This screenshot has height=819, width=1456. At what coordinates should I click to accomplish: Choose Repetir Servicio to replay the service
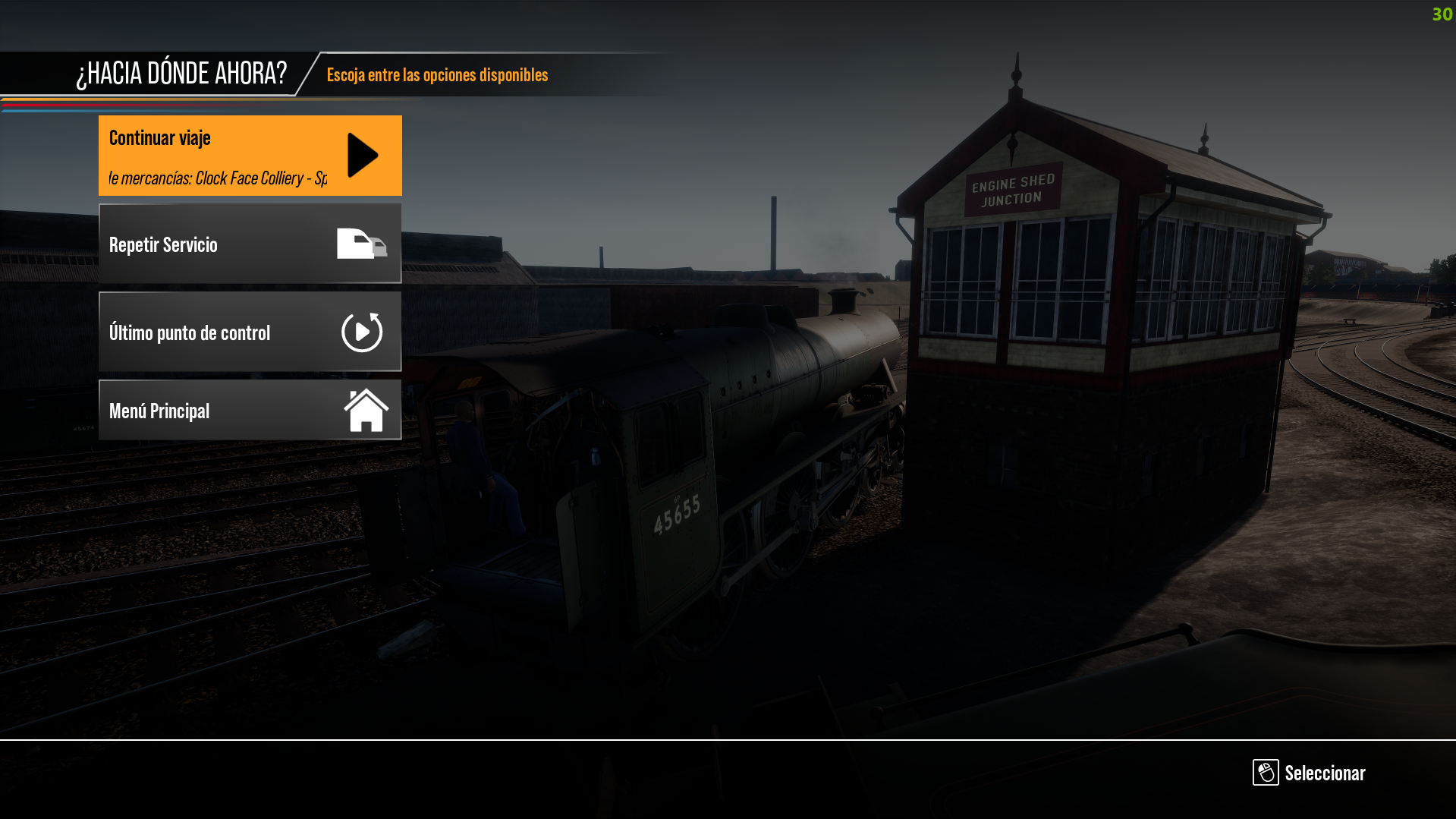250,244
